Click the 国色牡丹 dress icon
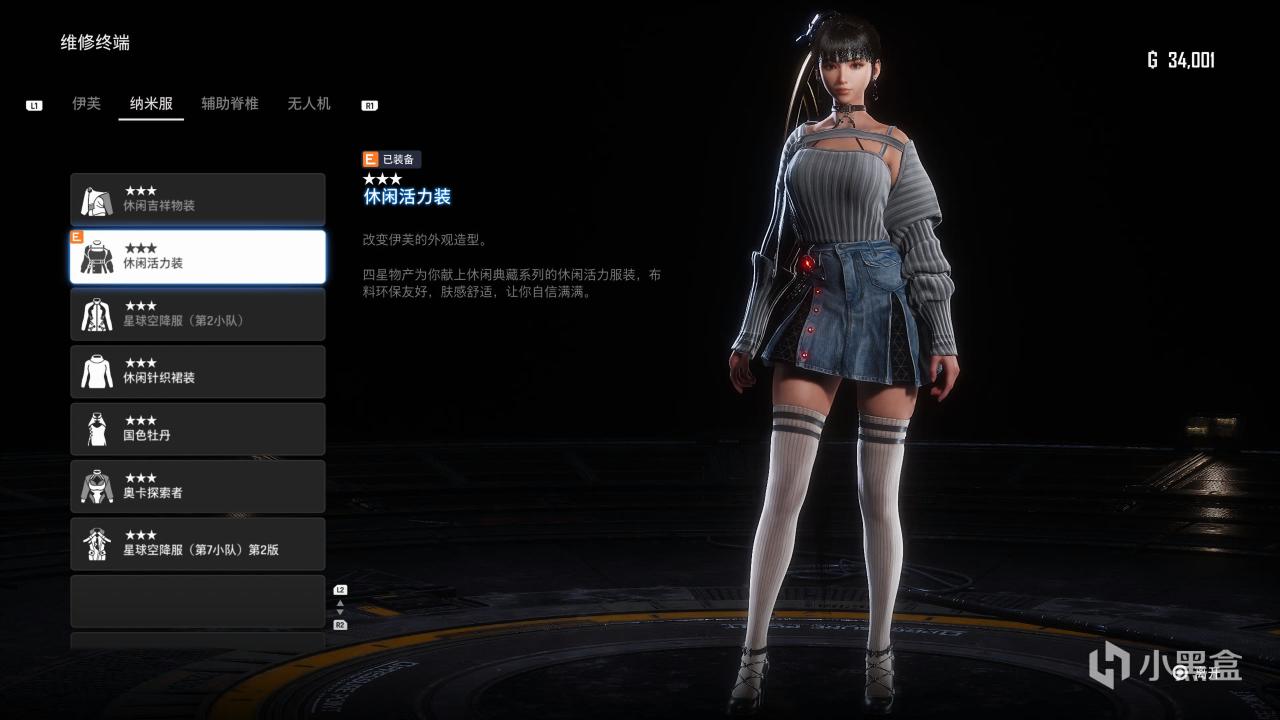1280x720 pixels. pos(96,428)
